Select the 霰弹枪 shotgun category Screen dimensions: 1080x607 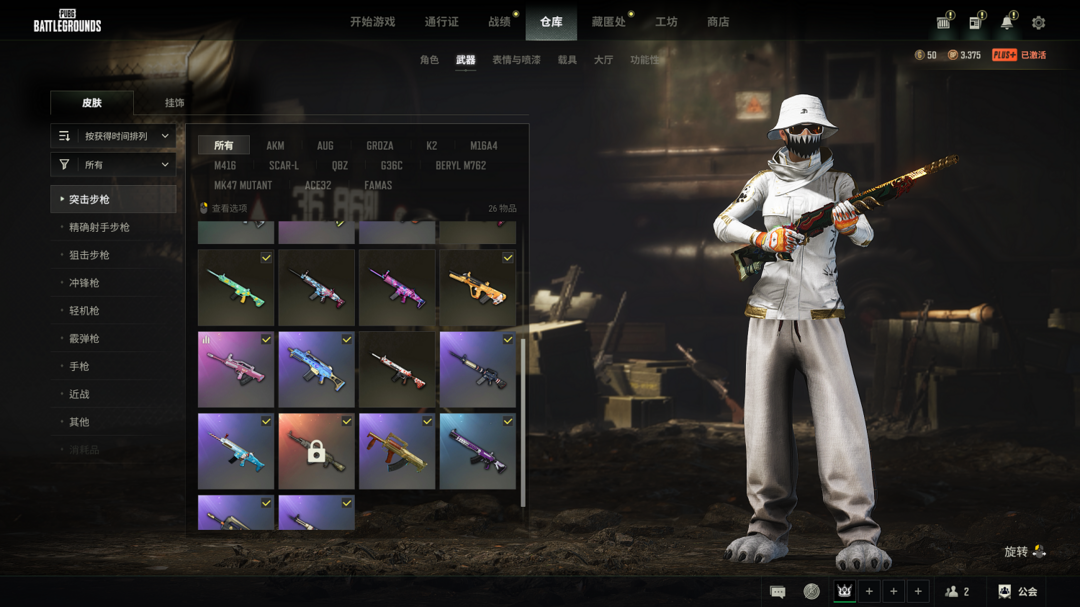[x=84, y=339]
